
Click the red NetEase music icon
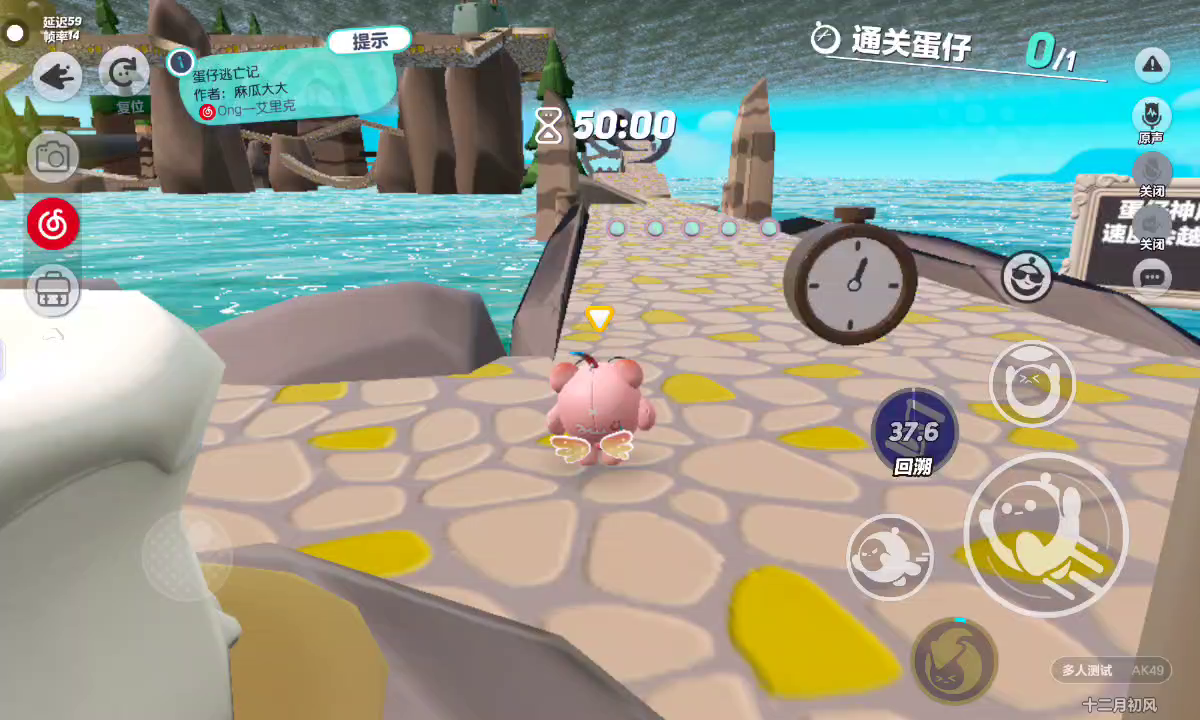pyautogui.click(x=53, y=224)
